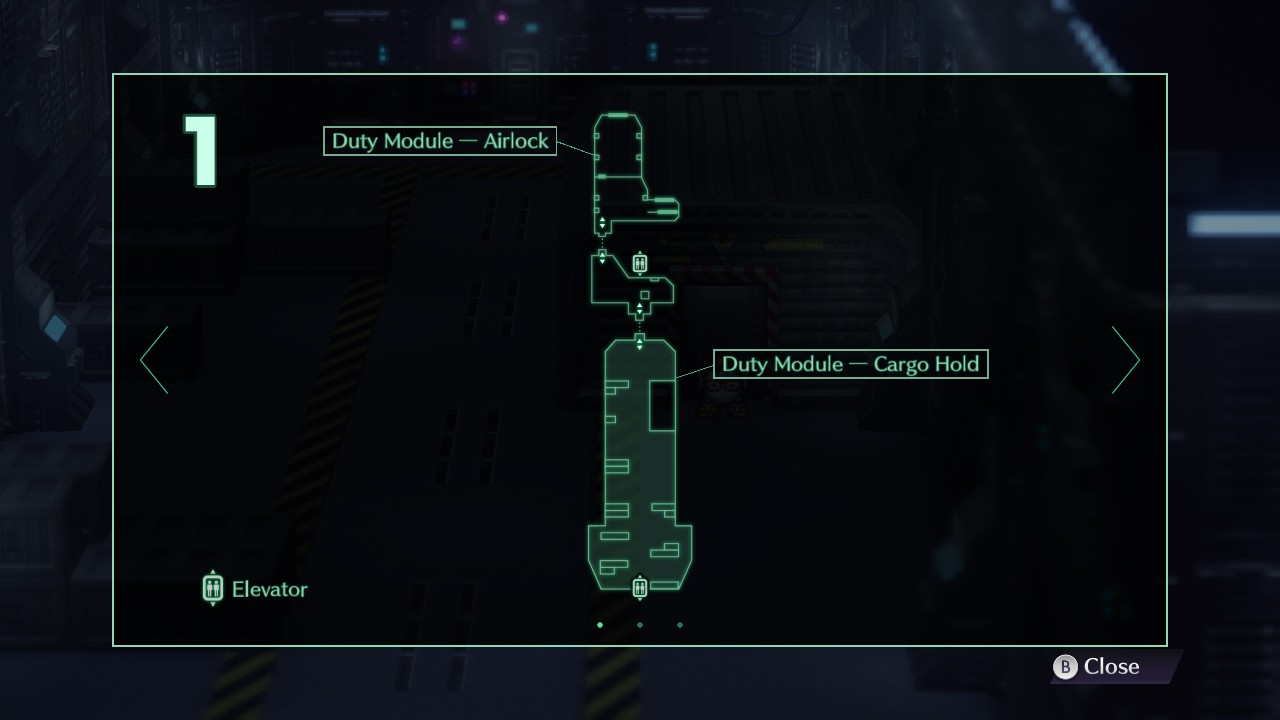Click the highlighted first page dot
Screen dimensions: 1280x720
click(600, 625)
